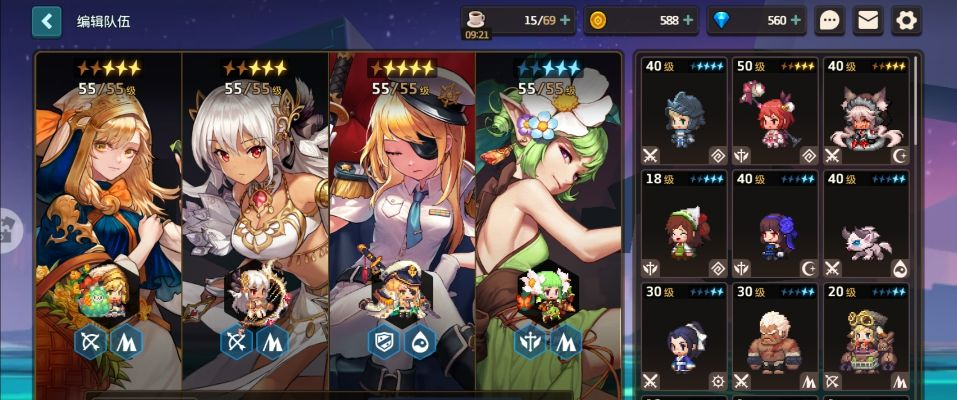The image size is (957, 400).
Task: Go back using the arrow button
Action: click(47, 20)
